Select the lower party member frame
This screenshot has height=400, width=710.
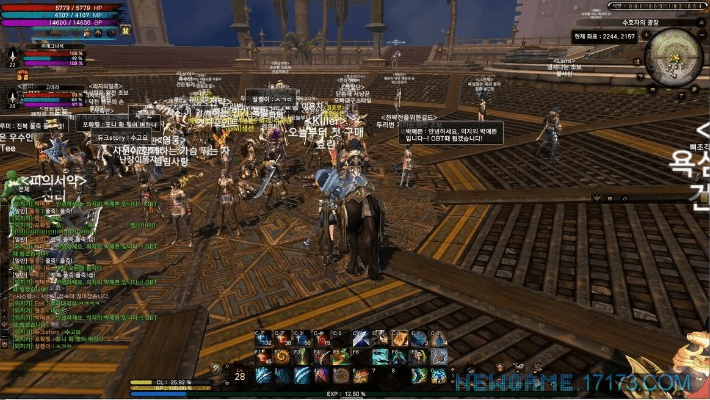55,96
